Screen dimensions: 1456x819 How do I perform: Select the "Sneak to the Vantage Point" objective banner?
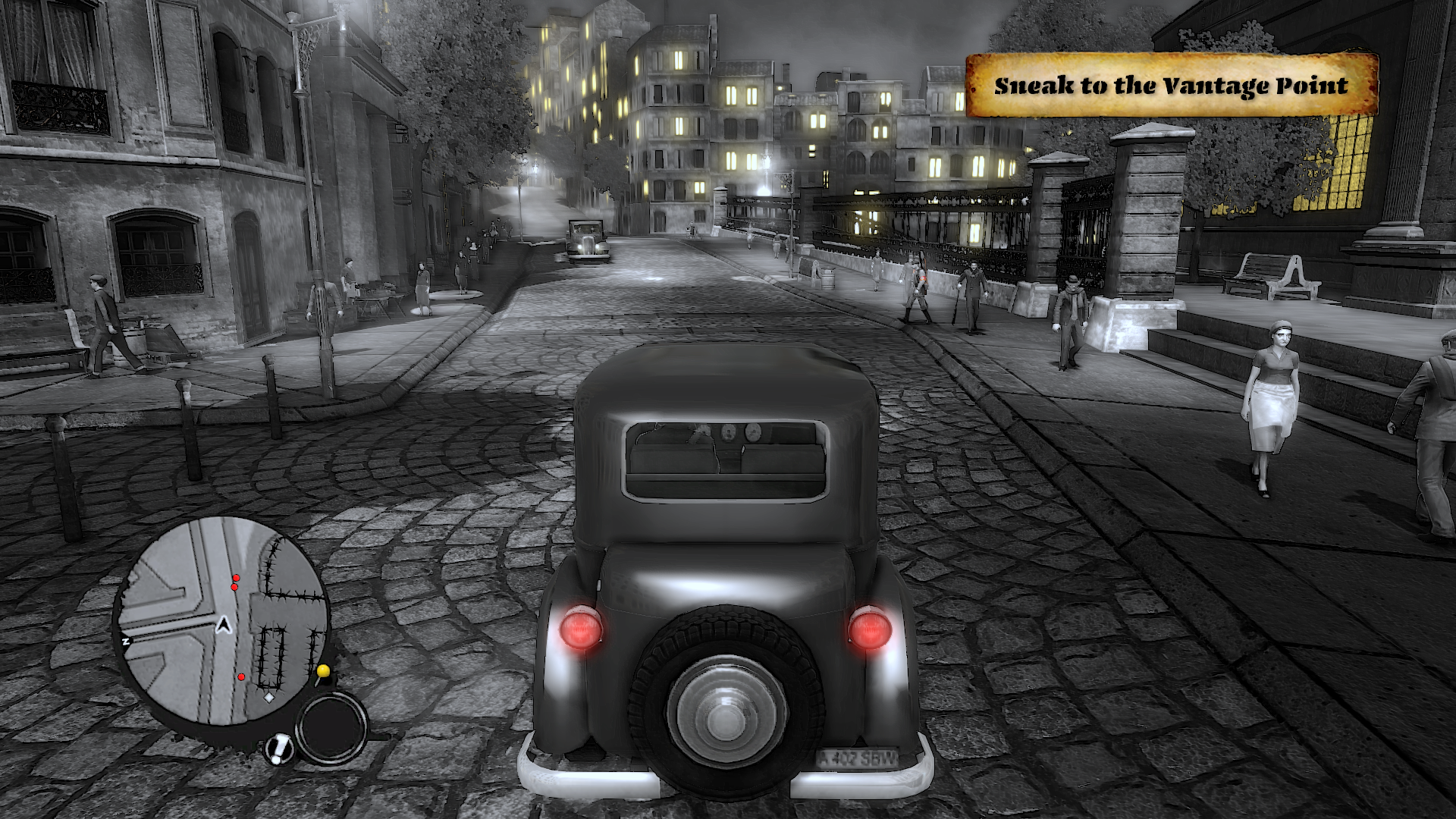click(x=1171, y=85)
